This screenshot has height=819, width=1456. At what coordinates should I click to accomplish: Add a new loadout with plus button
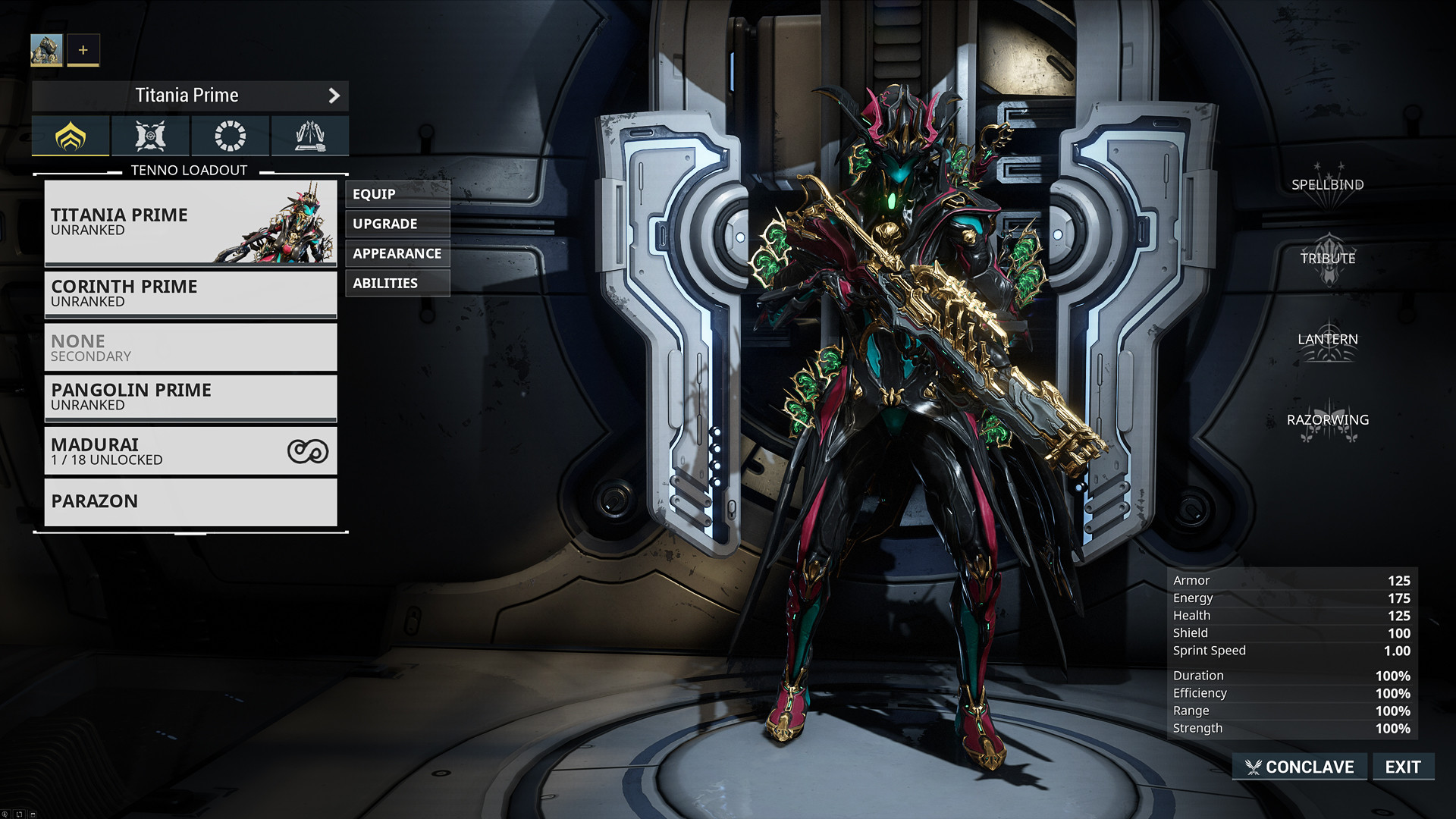[83, 50]
